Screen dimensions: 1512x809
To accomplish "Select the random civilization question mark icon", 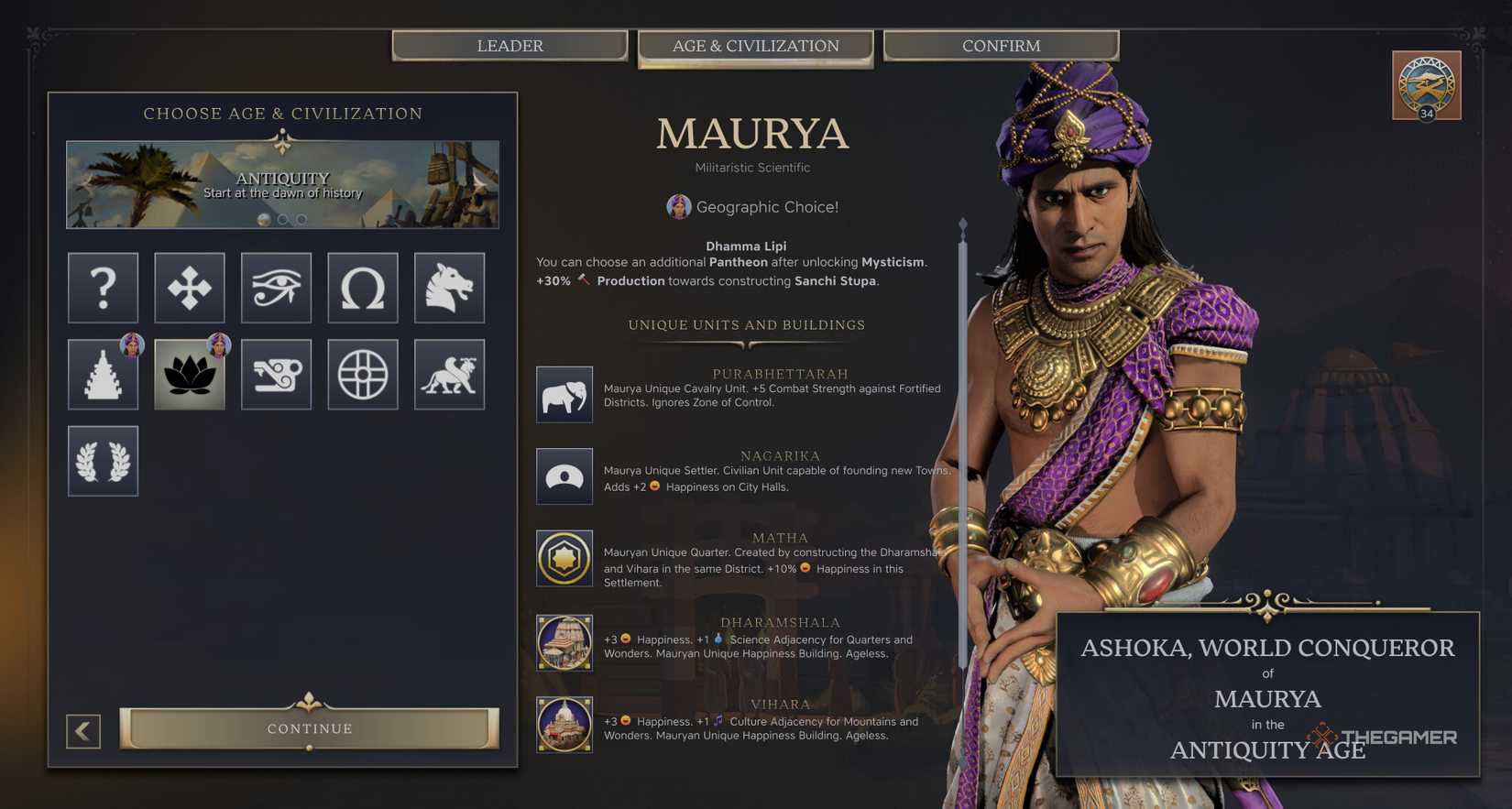I will click(x=103, y=288).
